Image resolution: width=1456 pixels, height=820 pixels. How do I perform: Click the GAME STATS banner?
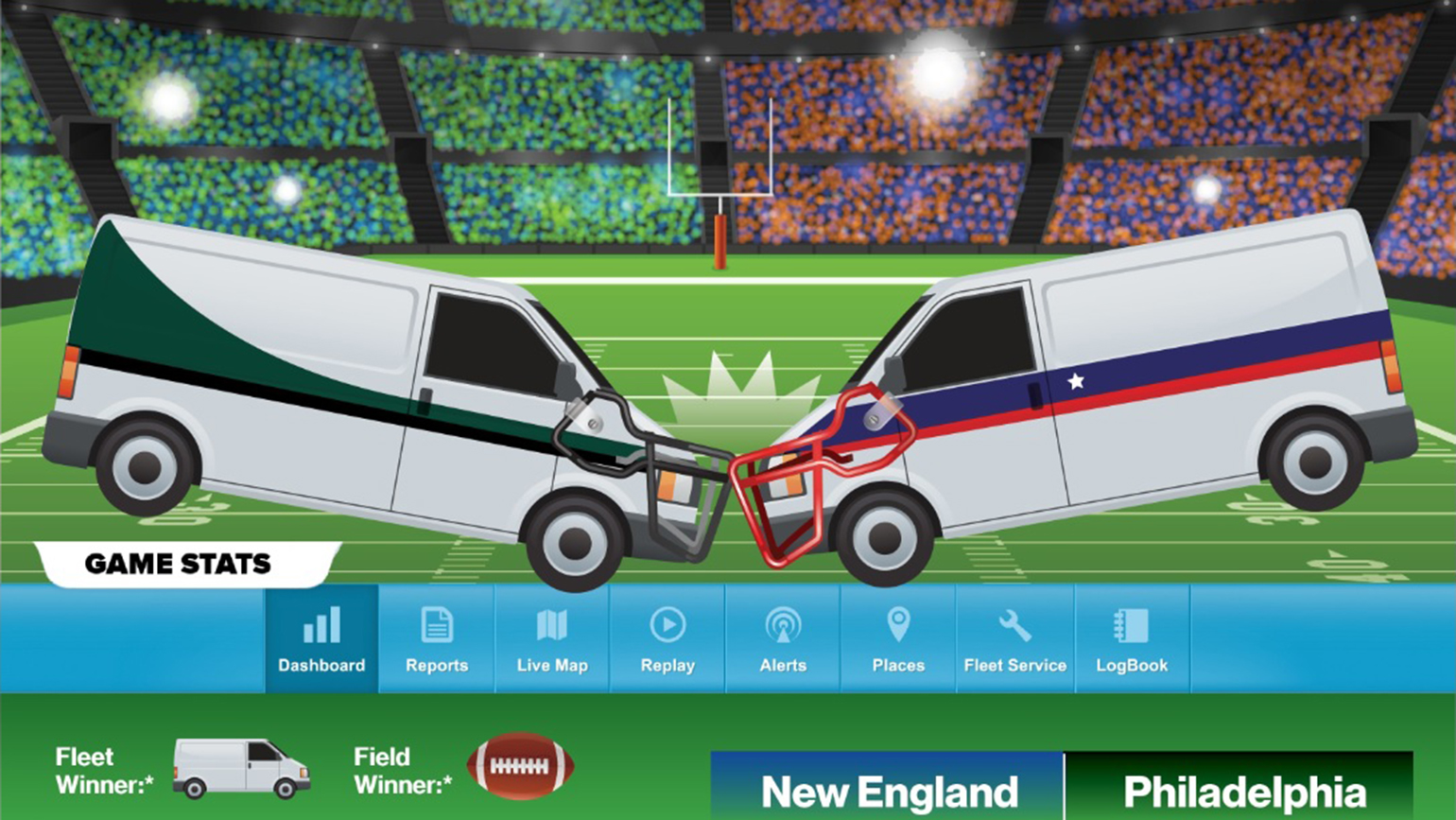[x=178, y=564]
